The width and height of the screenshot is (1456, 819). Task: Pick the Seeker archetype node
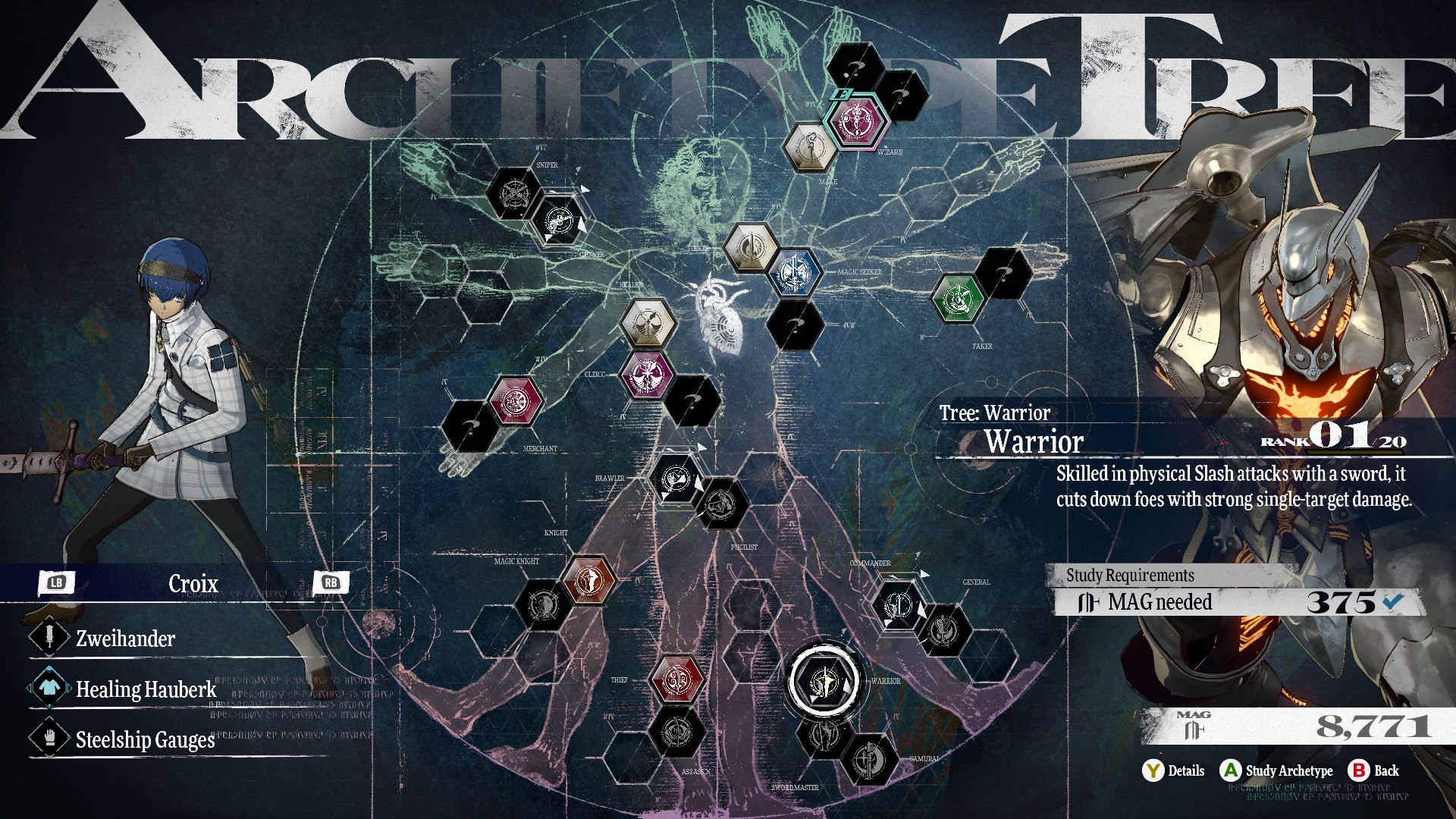(751, 246)
